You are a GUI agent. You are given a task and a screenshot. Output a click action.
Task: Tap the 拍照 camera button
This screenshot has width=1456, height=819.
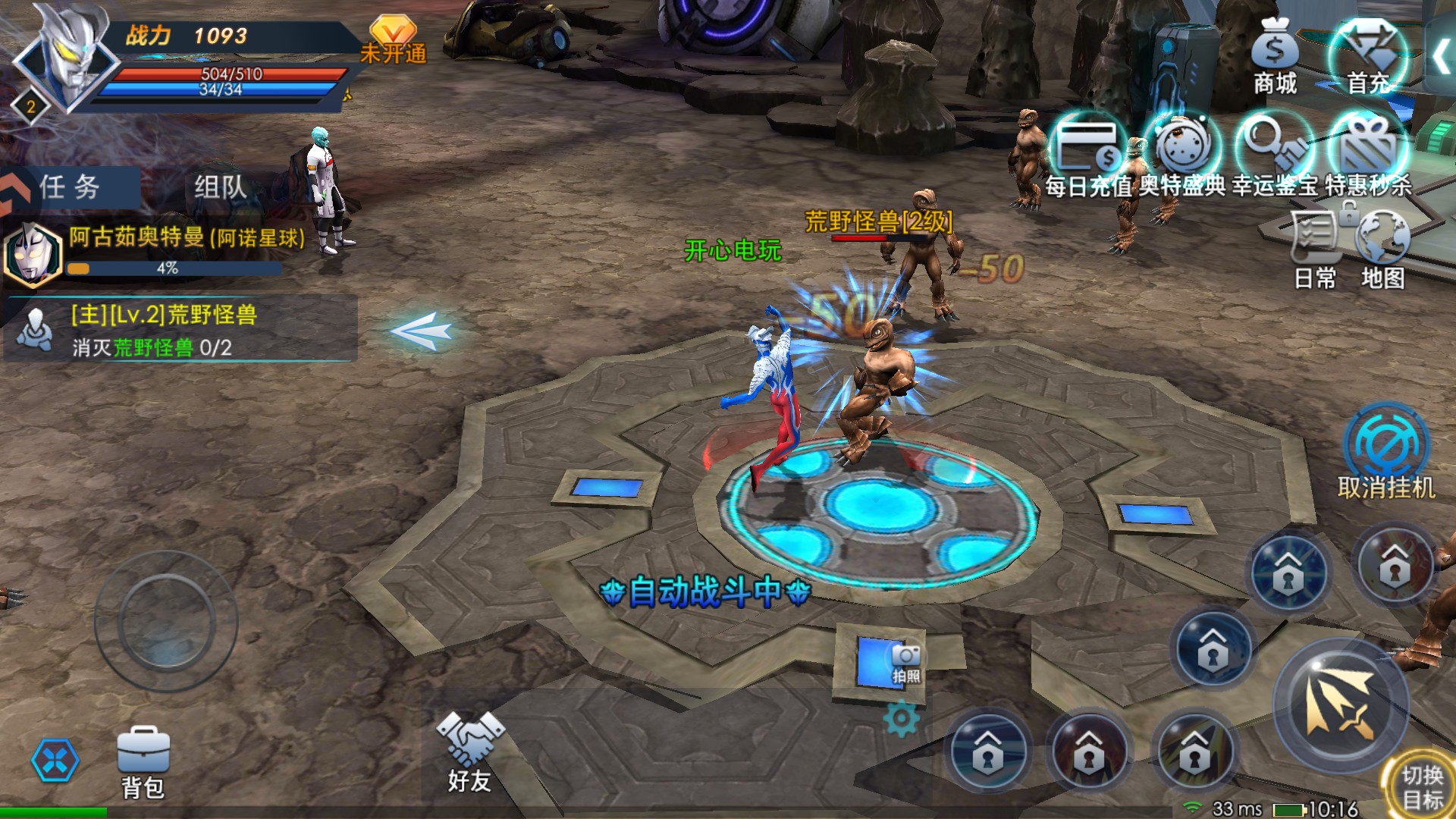[x=905, y=663]
